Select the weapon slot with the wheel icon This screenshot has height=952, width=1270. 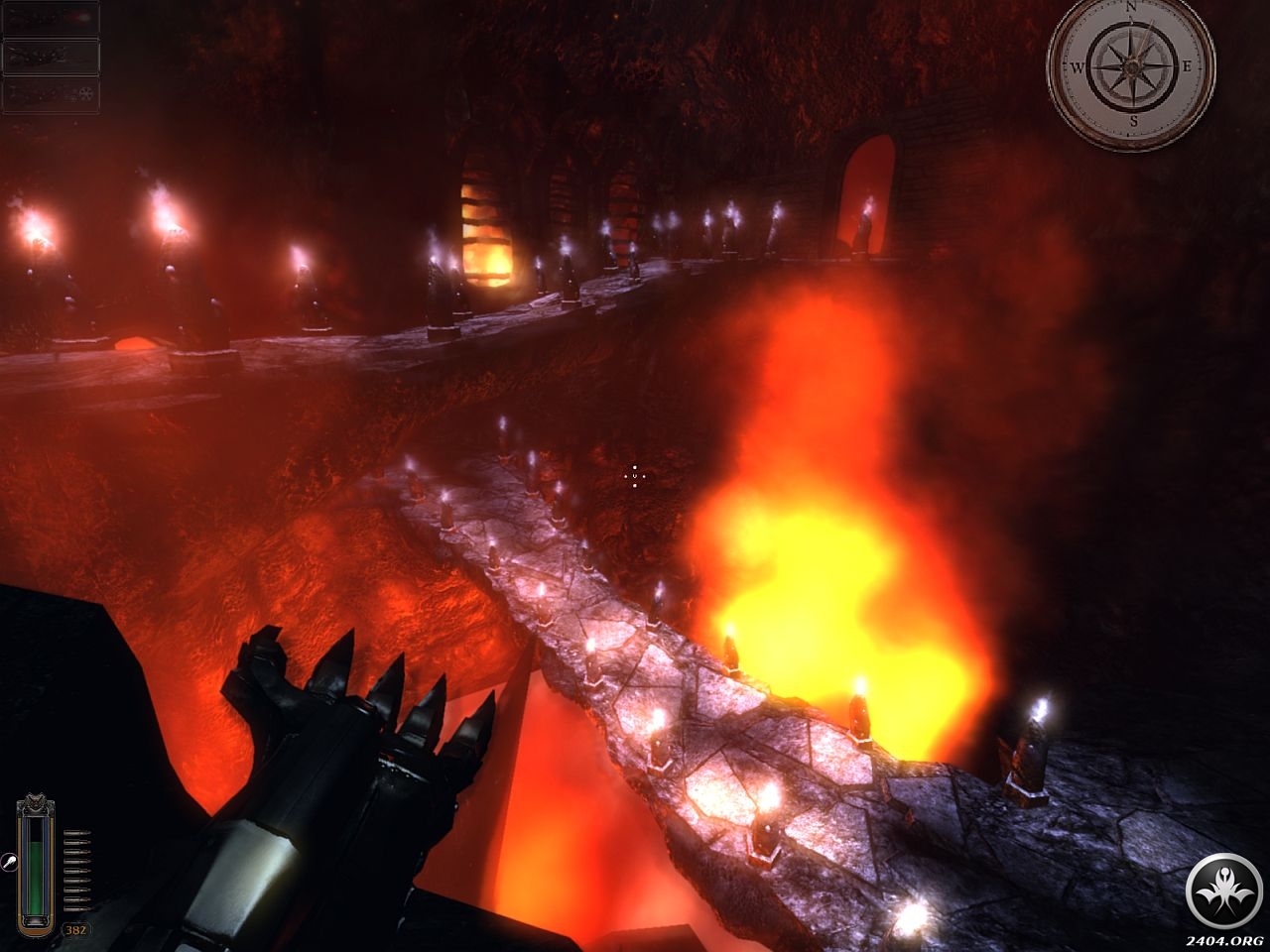[x=51, y=95]
